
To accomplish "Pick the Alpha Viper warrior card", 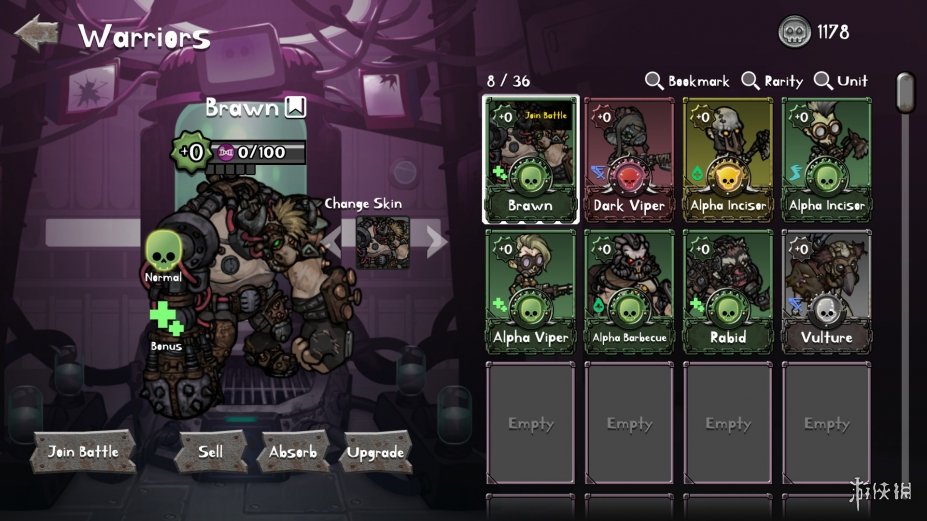I will (530, 290).
